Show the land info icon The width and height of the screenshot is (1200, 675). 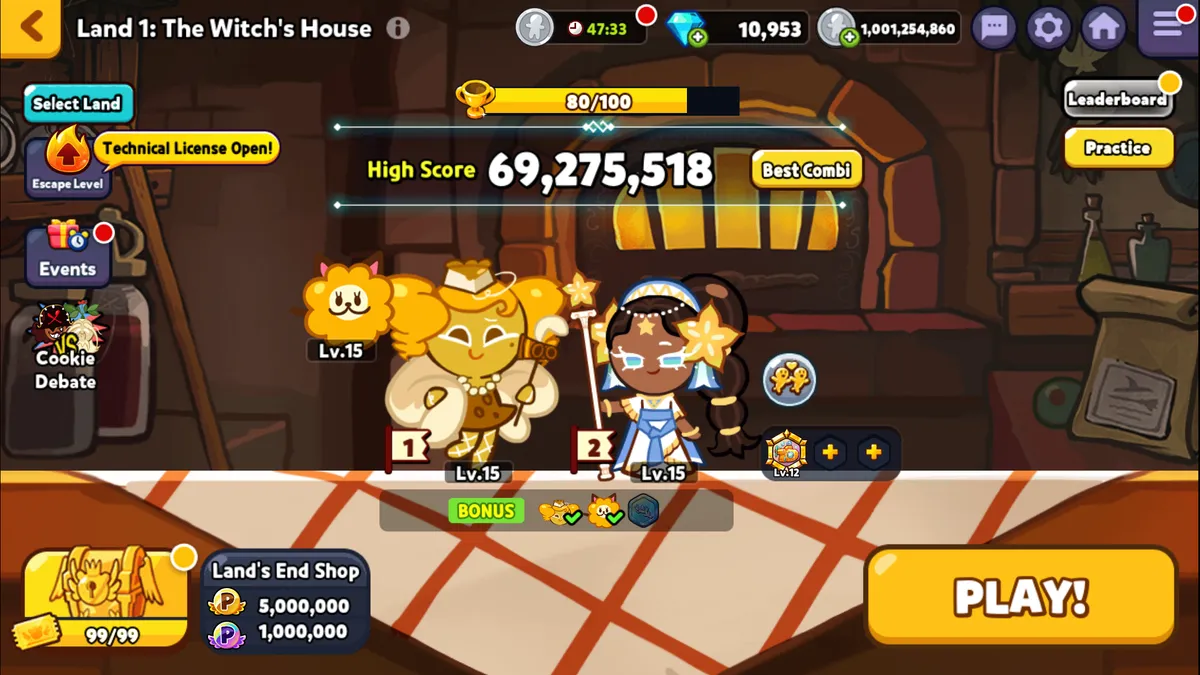click(398, 28)
